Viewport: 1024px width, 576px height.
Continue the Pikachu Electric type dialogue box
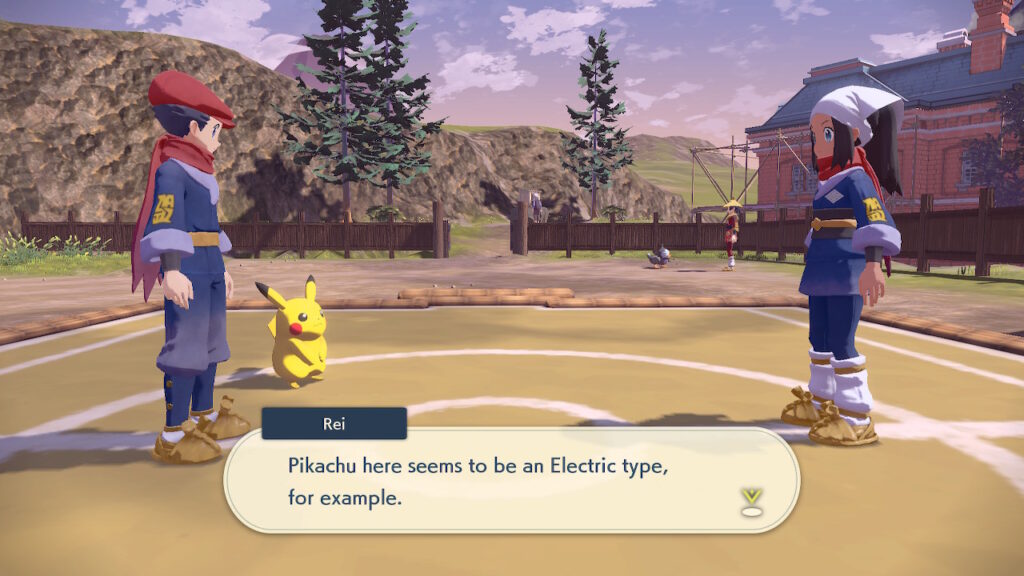(510, 480)
